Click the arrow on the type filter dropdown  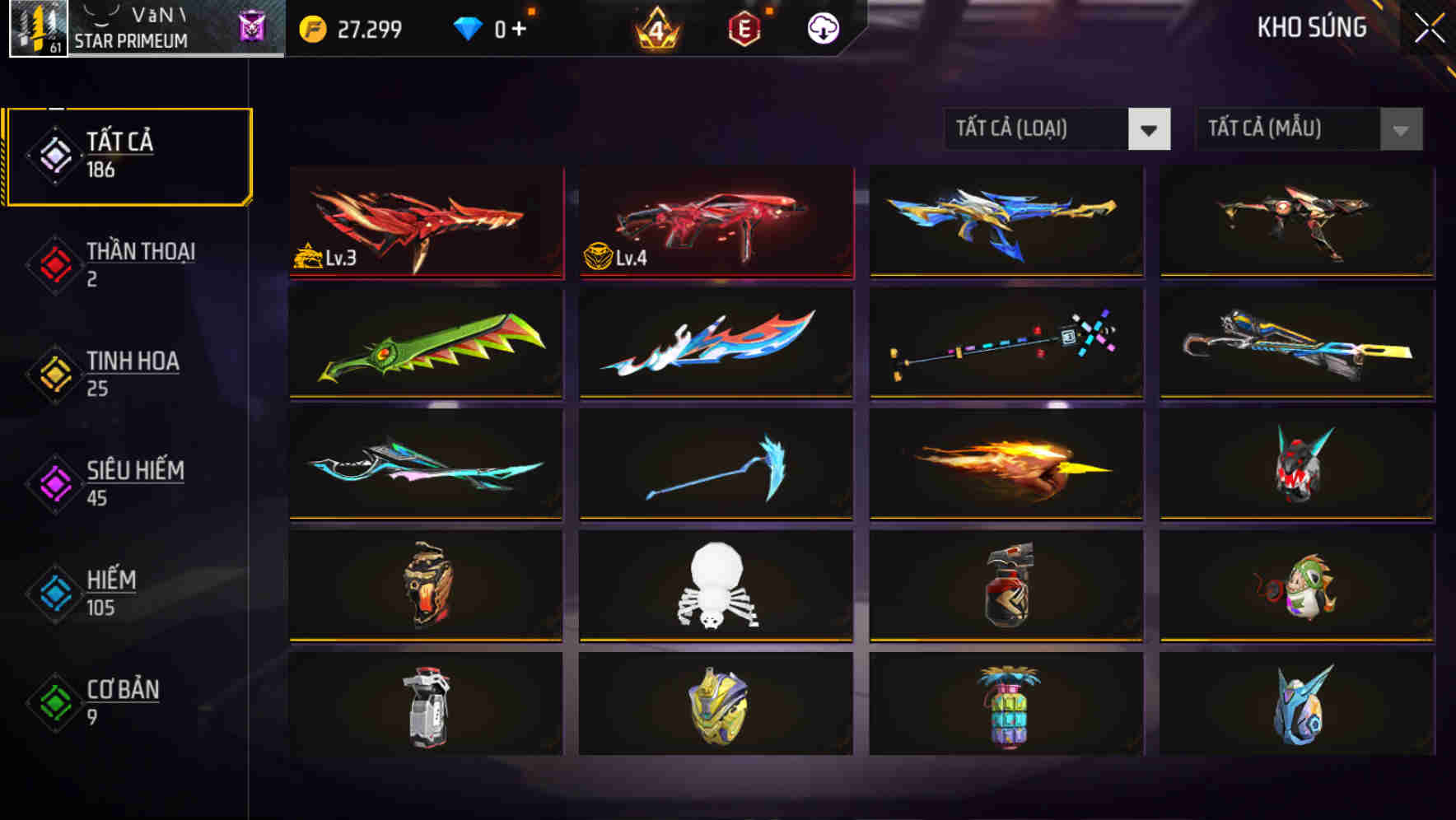pos(1150,129)
